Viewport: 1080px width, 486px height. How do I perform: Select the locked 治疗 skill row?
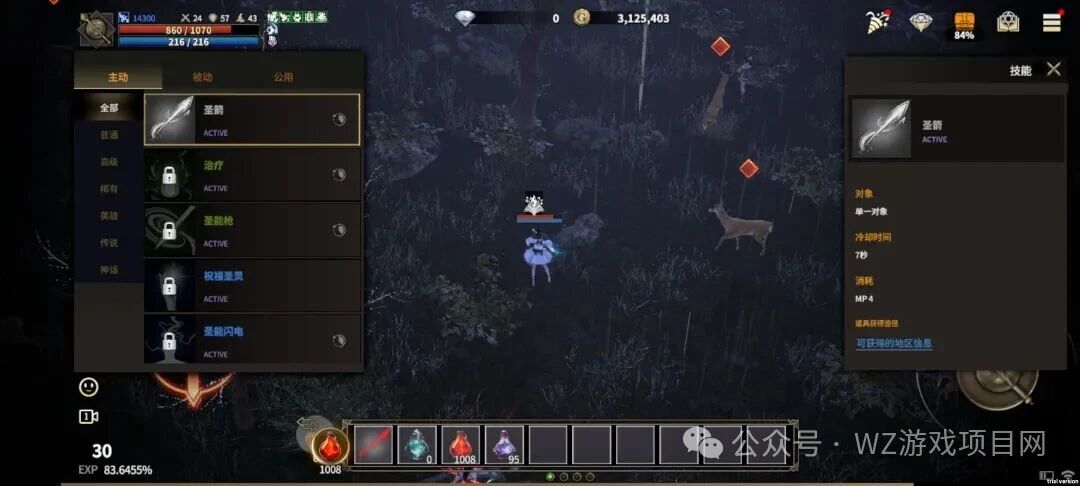coord(252,175)
